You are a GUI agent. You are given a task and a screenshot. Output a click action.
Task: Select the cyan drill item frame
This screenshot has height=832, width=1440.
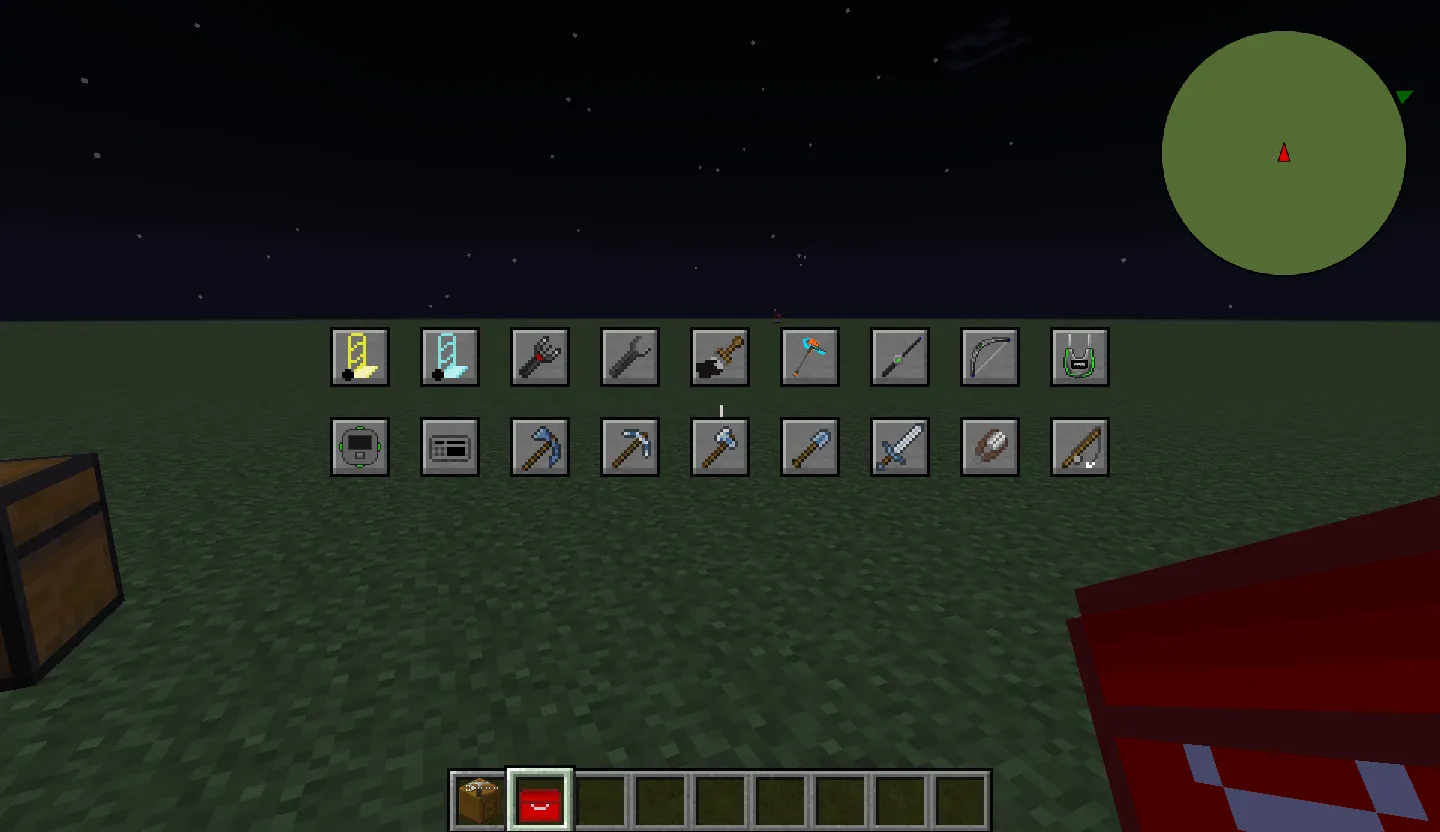tap(449, 357)
